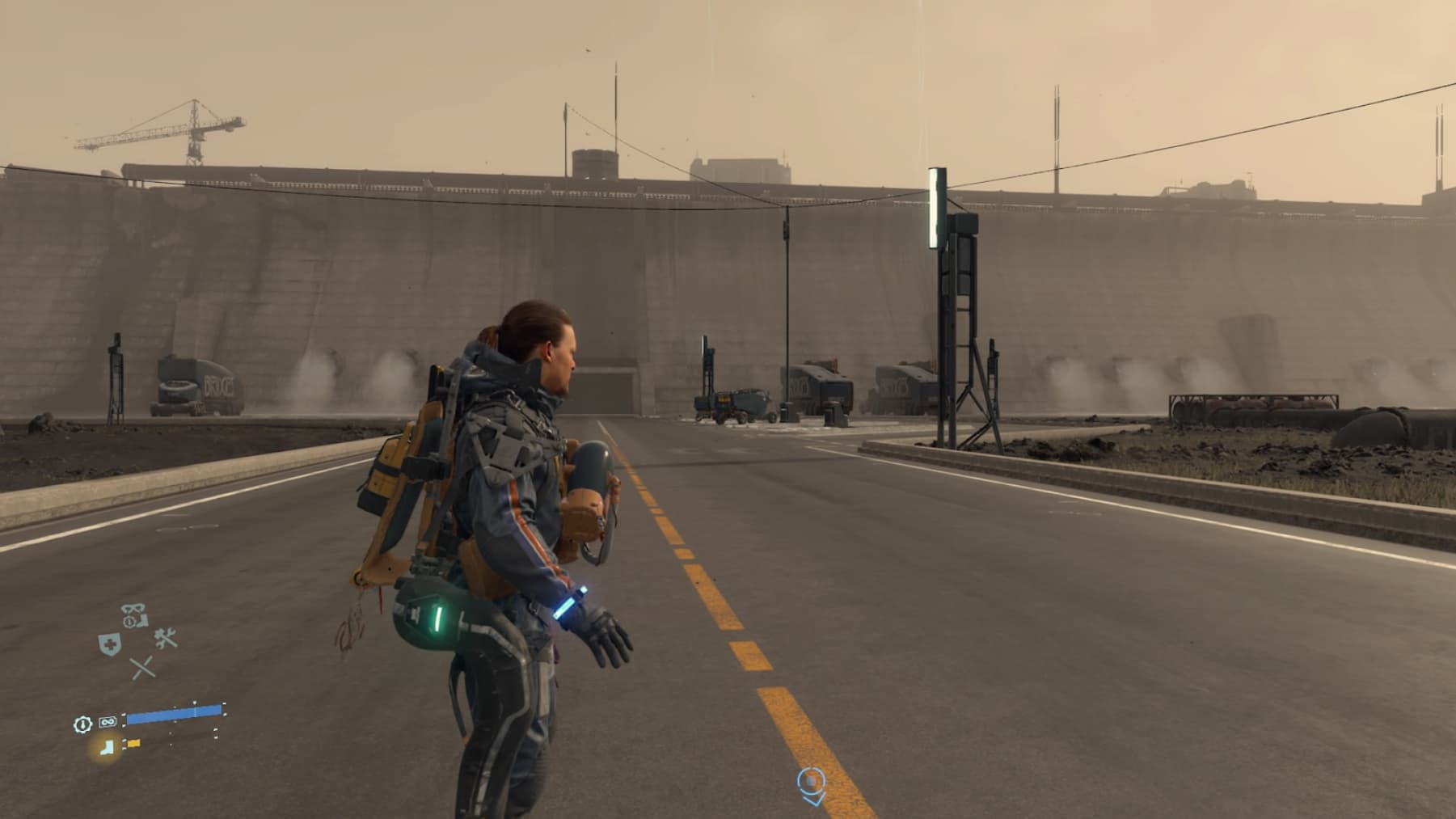Click the empty crossed-out quick slot
The image size is (1456, 819).
pyautogui.click(x=142, y=668)
